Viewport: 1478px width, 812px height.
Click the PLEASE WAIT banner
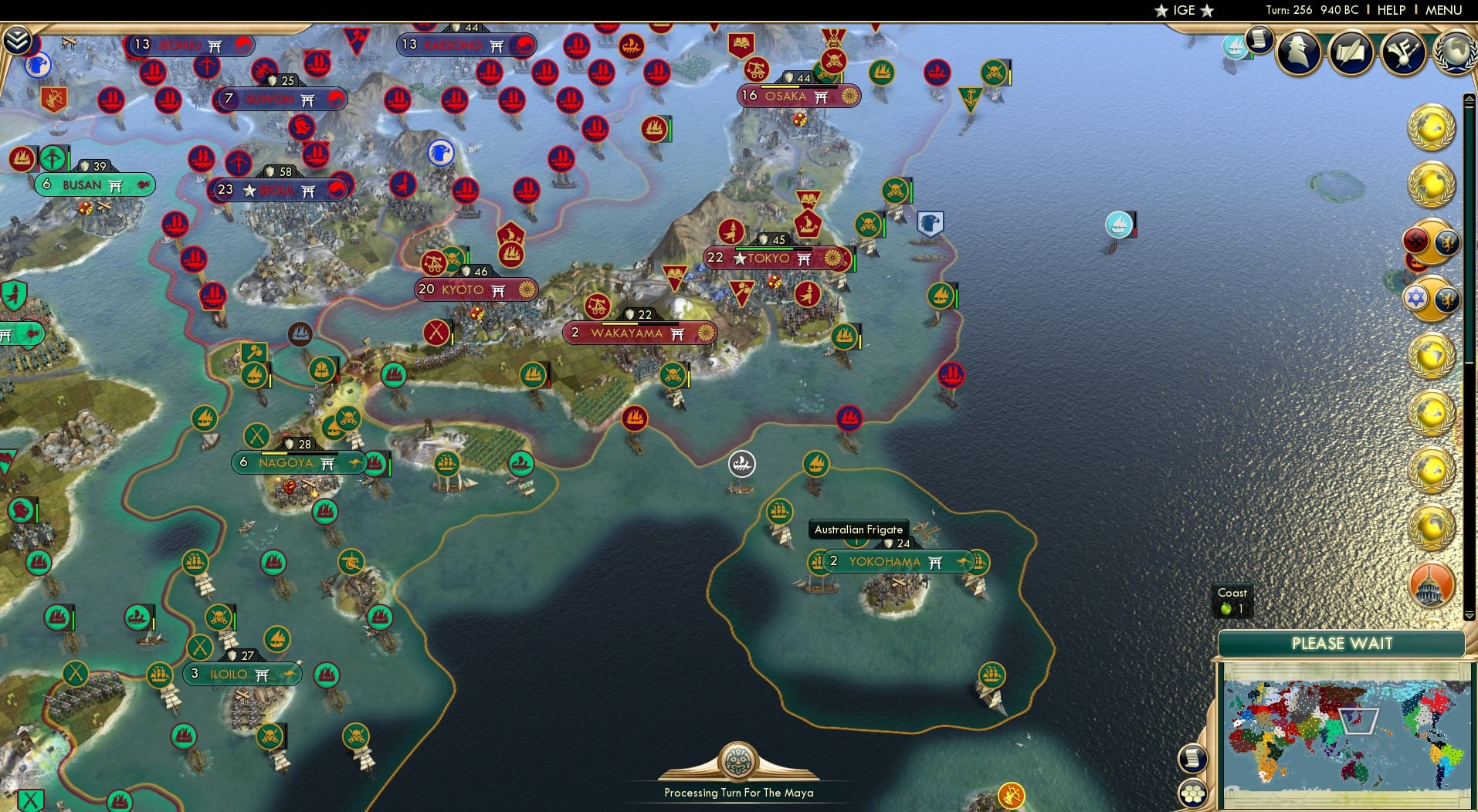(x=1343, y=643)
